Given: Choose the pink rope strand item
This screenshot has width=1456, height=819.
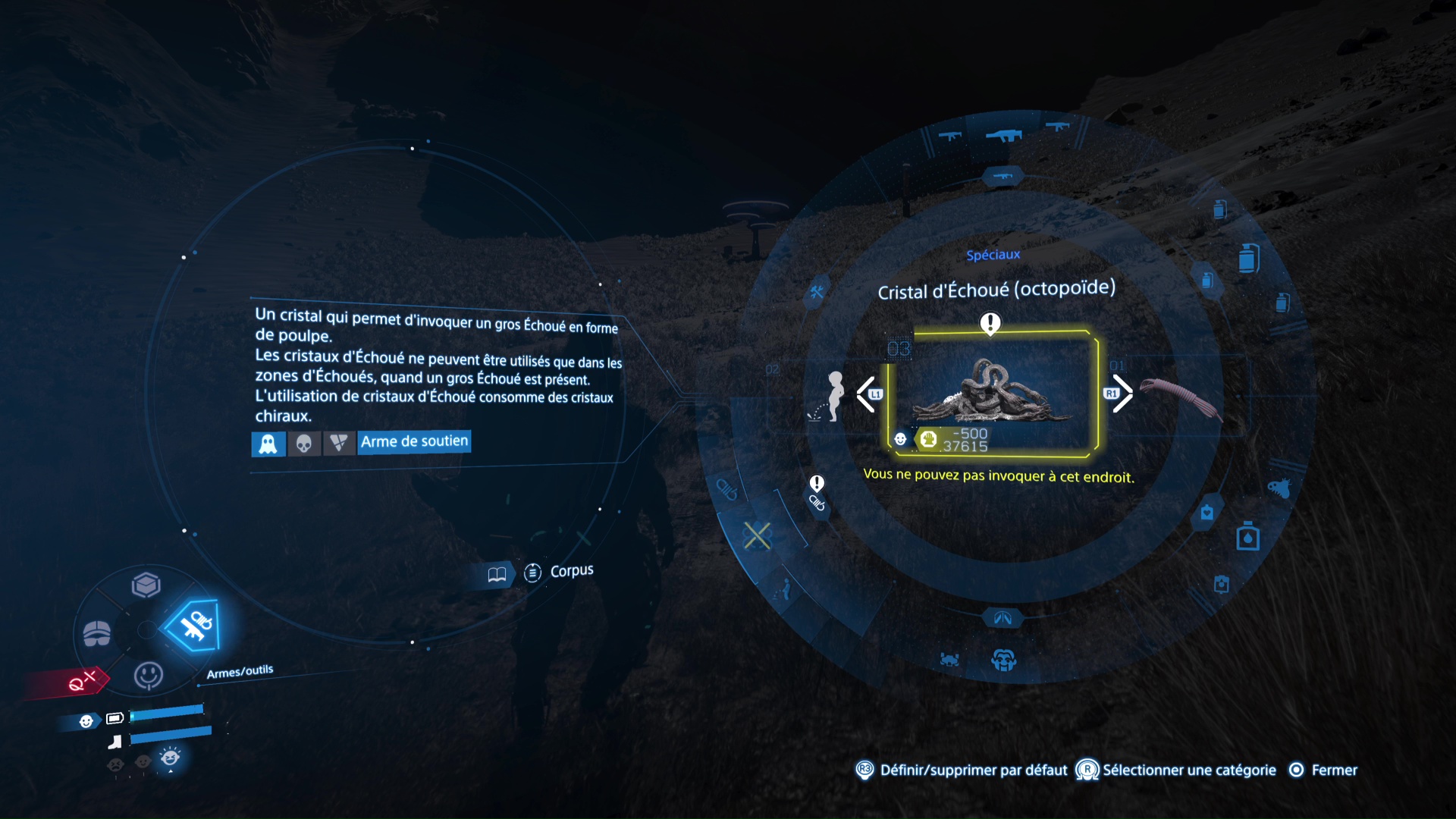Looking at the screenshot, I should coord(1181,397).
